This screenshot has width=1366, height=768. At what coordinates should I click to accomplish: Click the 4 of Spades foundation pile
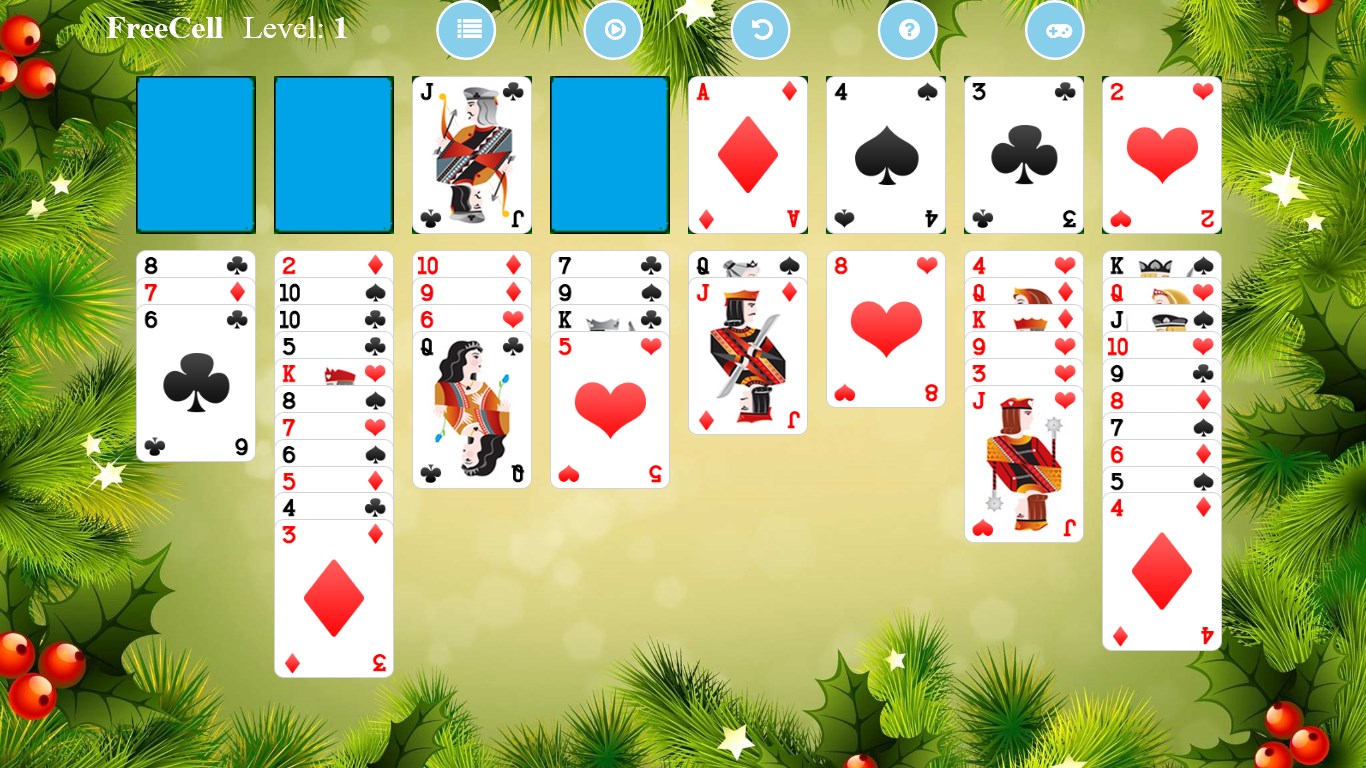point(885,155)
